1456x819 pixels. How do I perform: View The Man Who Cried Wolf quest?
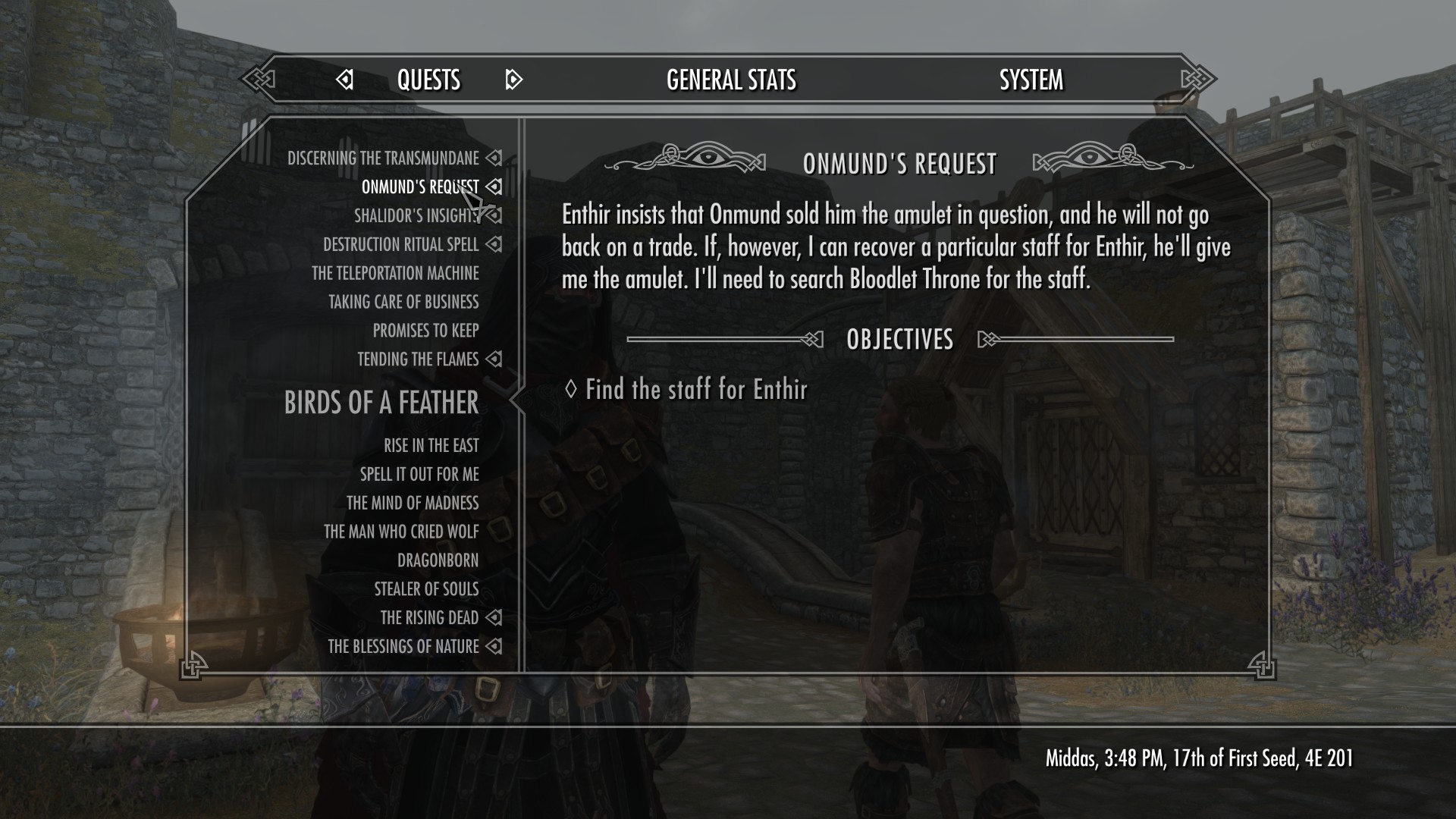point(401,532)
